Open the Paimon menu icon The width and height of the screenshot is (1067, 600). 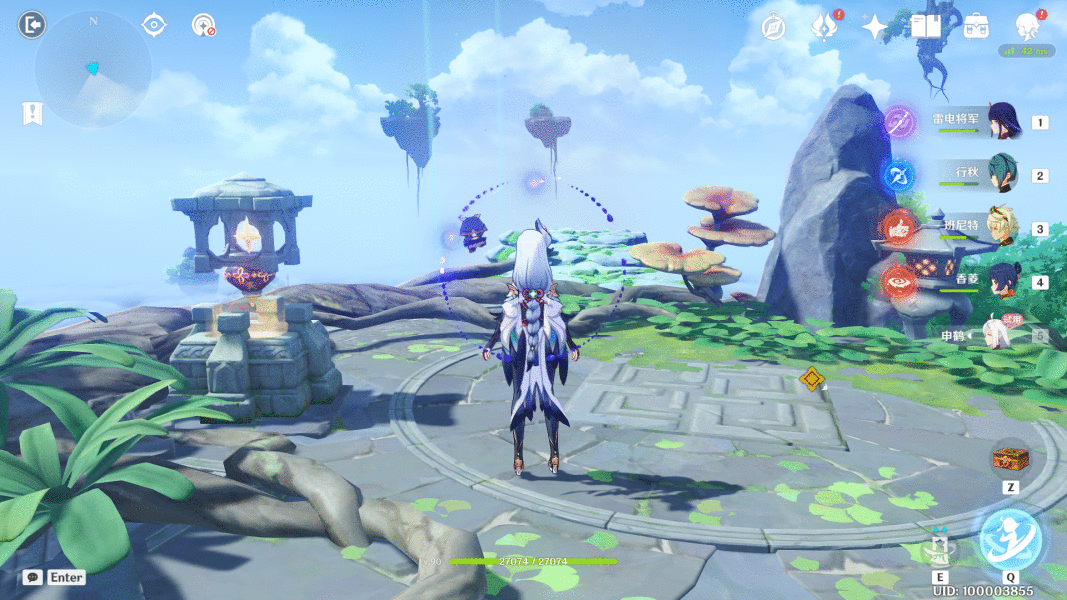[1026, 26]
